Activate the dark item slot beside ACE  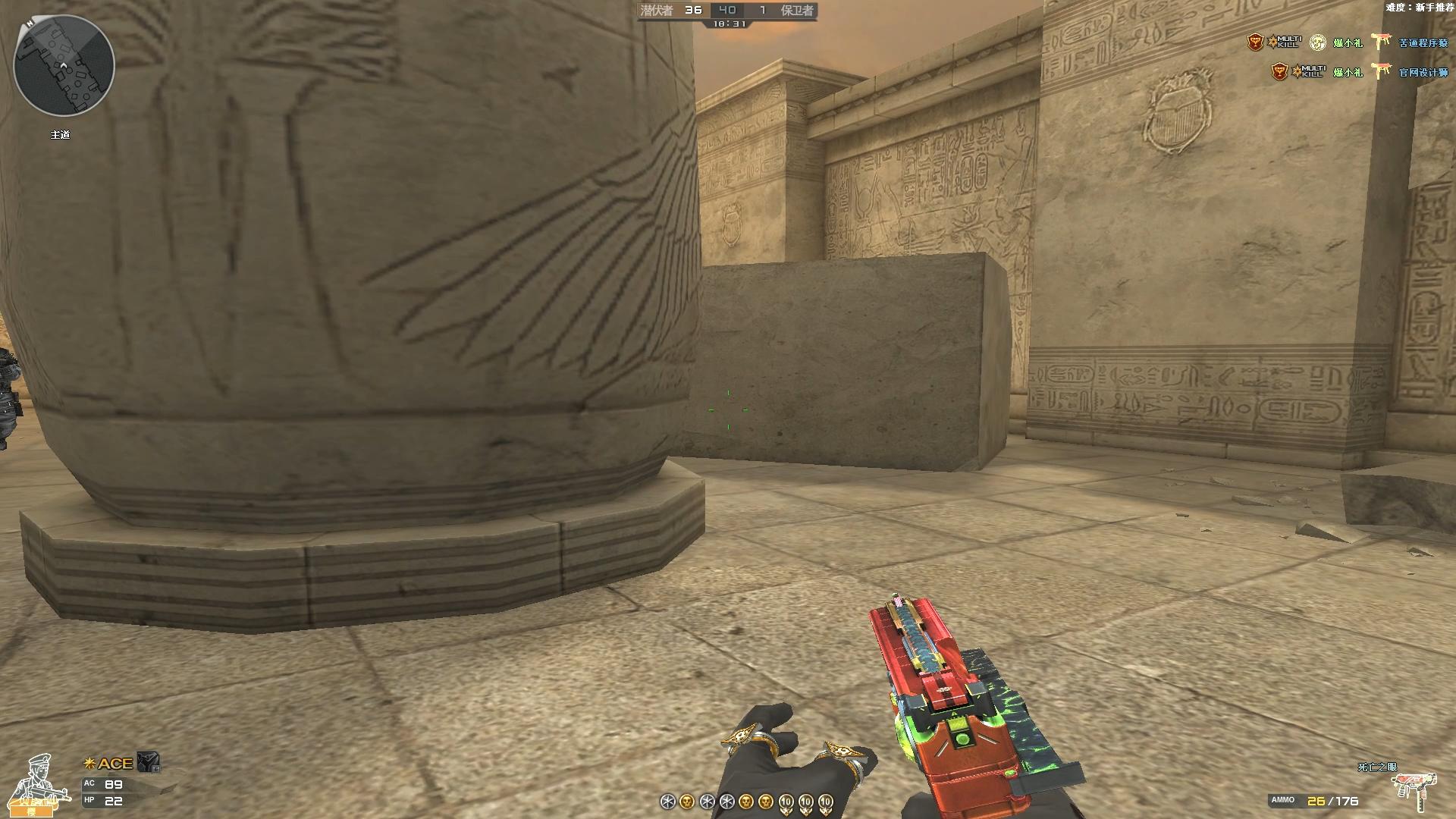(x=149, y=762)
